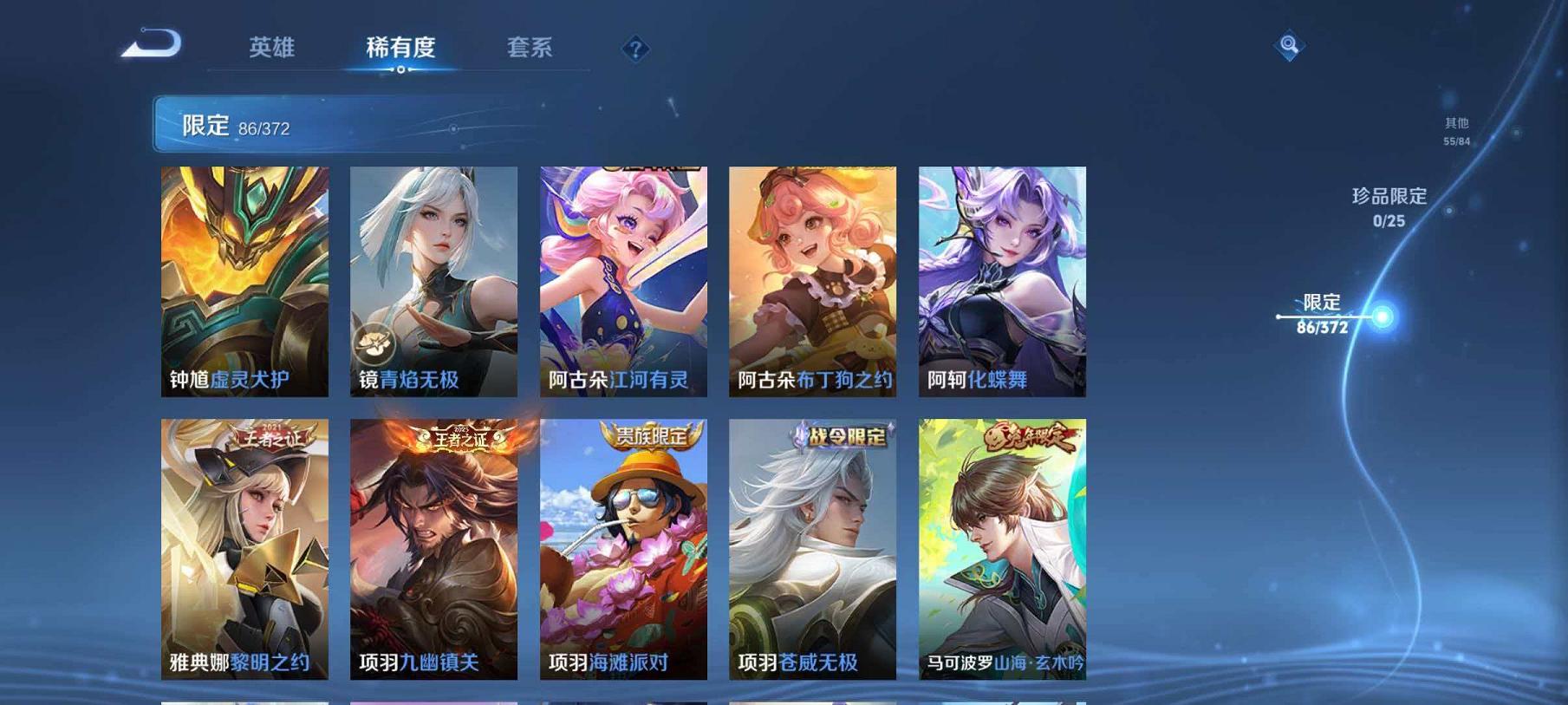Select the 稀有度 tab

400,49
